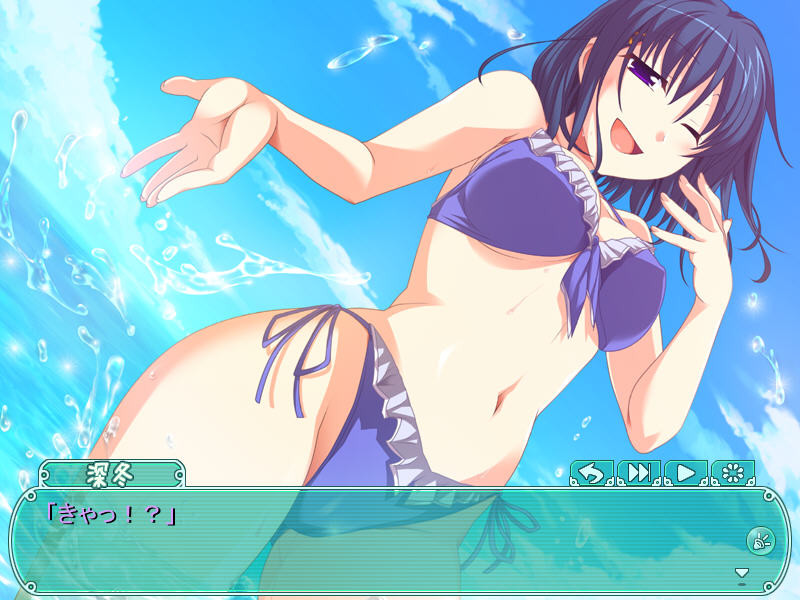Activate the skip fast-forward button
Viewport: 800px width, 600px height.
(x=638, y=473)
